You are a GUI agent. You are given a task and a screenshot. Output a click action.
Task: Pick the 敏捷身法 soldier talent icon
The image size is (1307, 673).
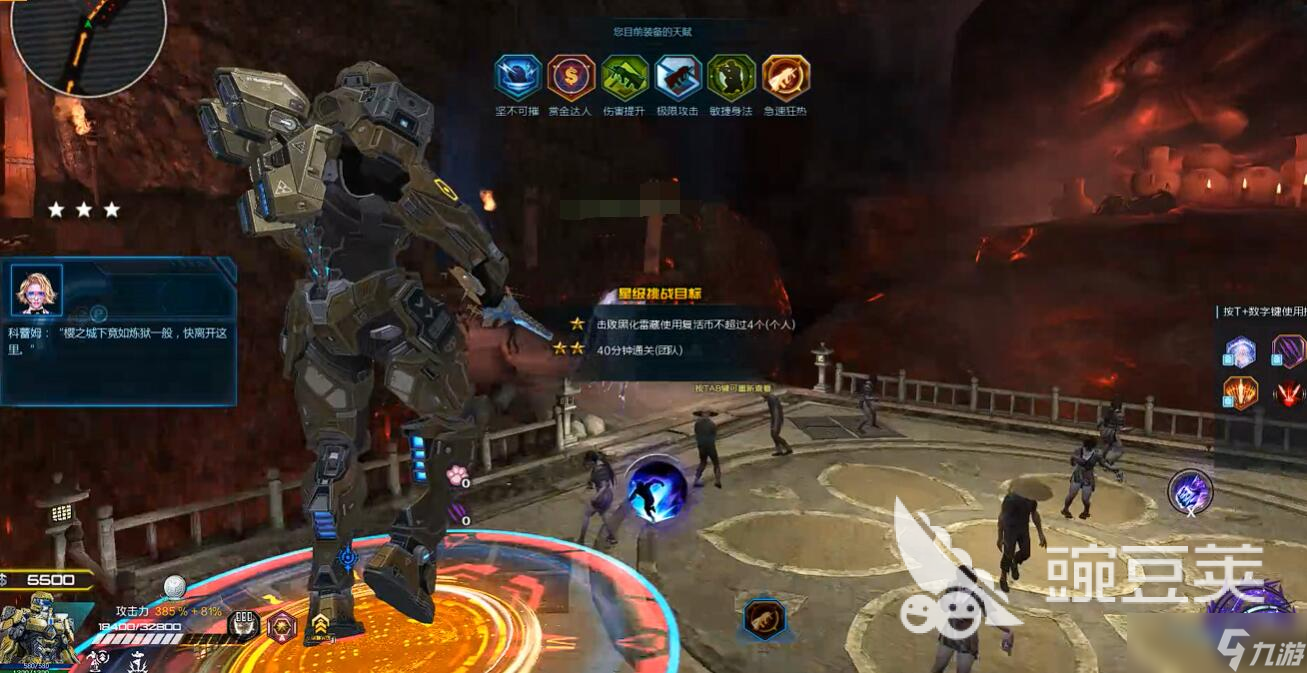pos(731,77)
